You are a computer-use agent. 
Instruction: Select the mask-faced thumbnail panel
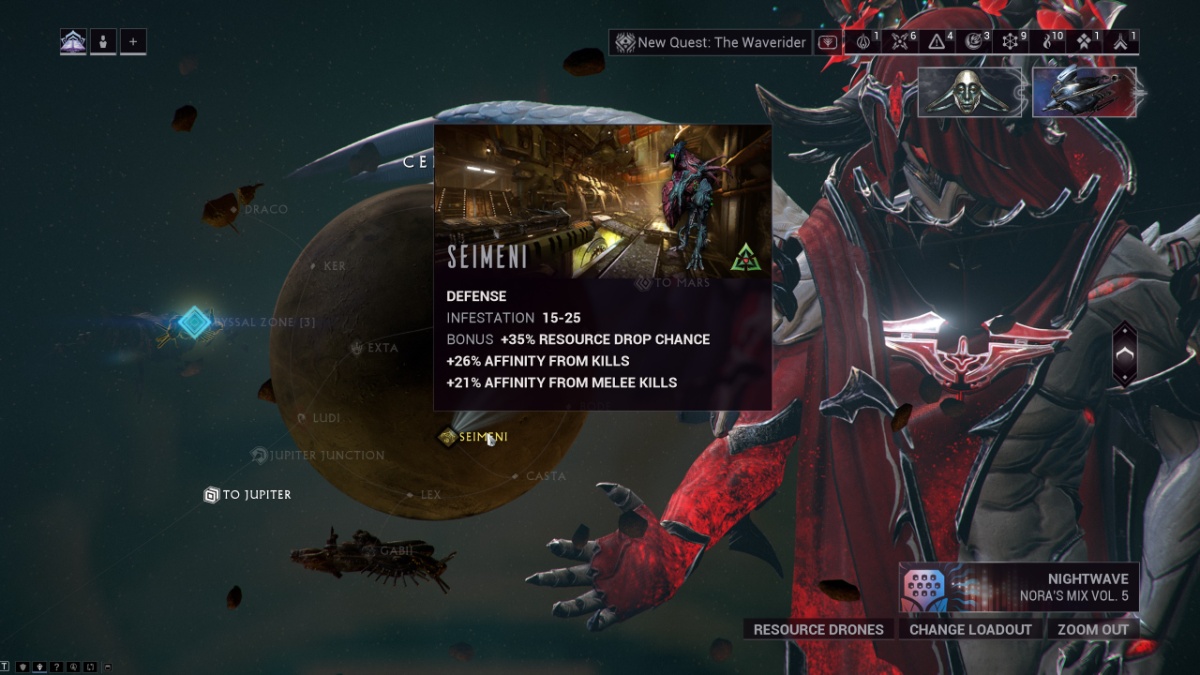point(970,92)
